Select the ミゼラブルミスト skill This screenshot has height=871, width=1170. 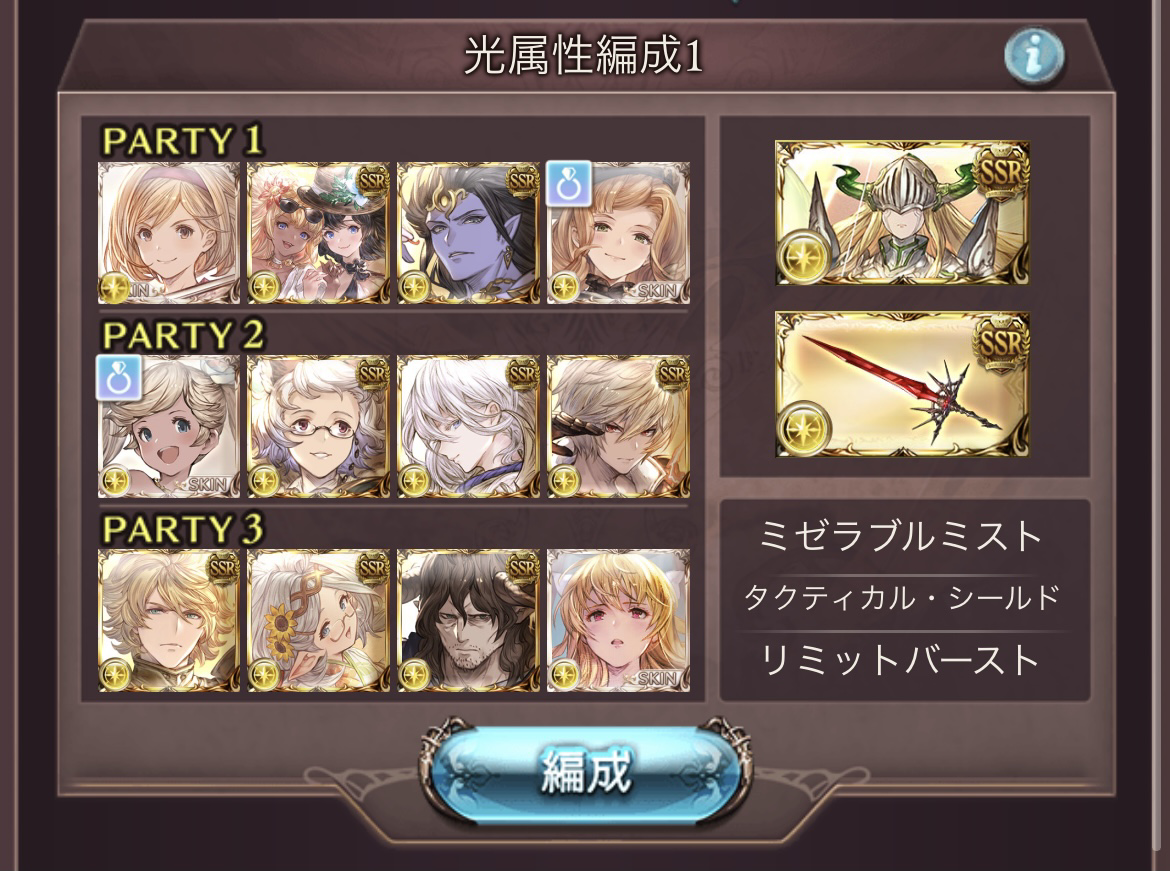902,537
